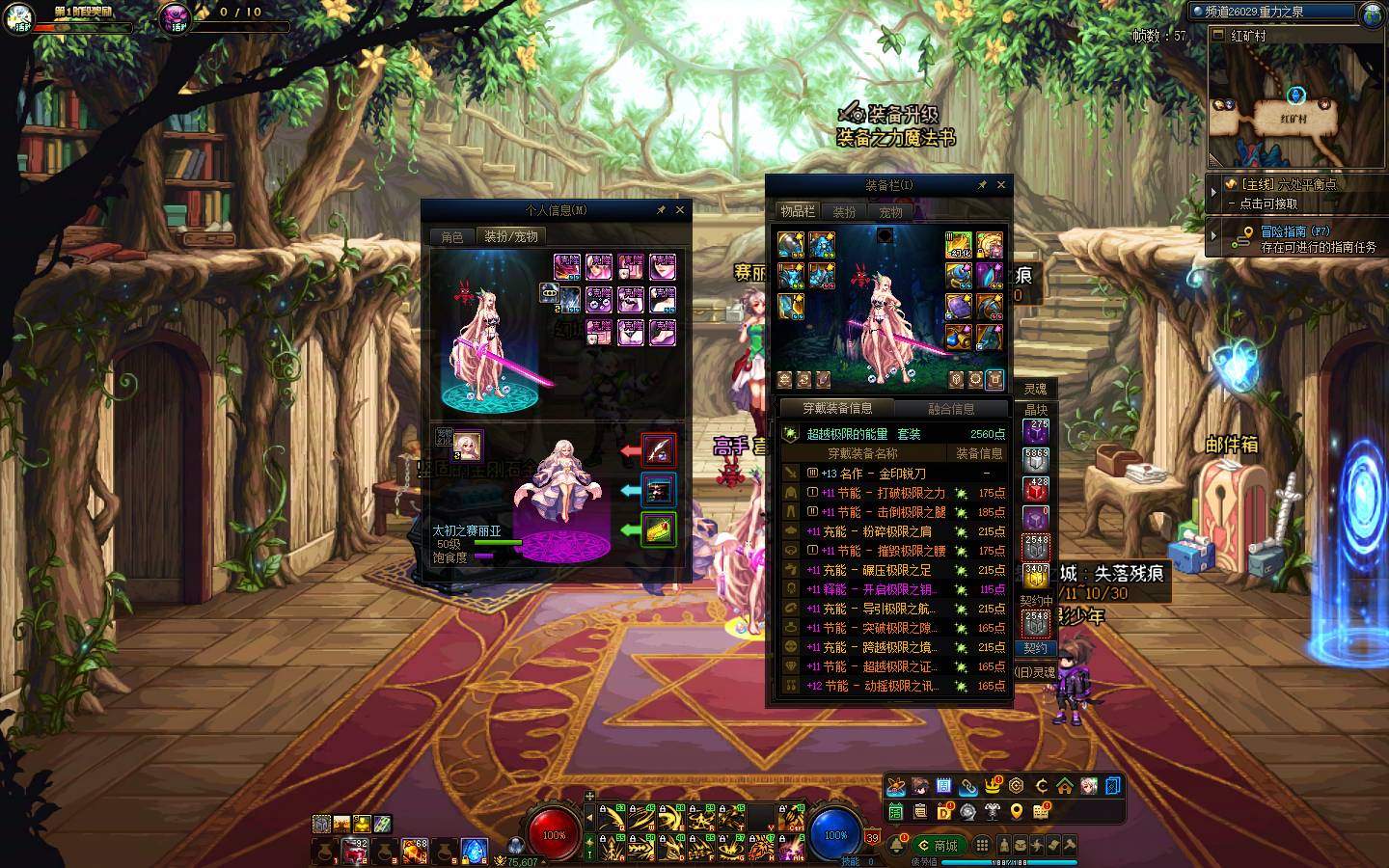Image resolution: width=1389 pixels, height=868 pixels.
Task: Switch to the 宠物 tab in equipment window
Action: click(x=890, y=212)
